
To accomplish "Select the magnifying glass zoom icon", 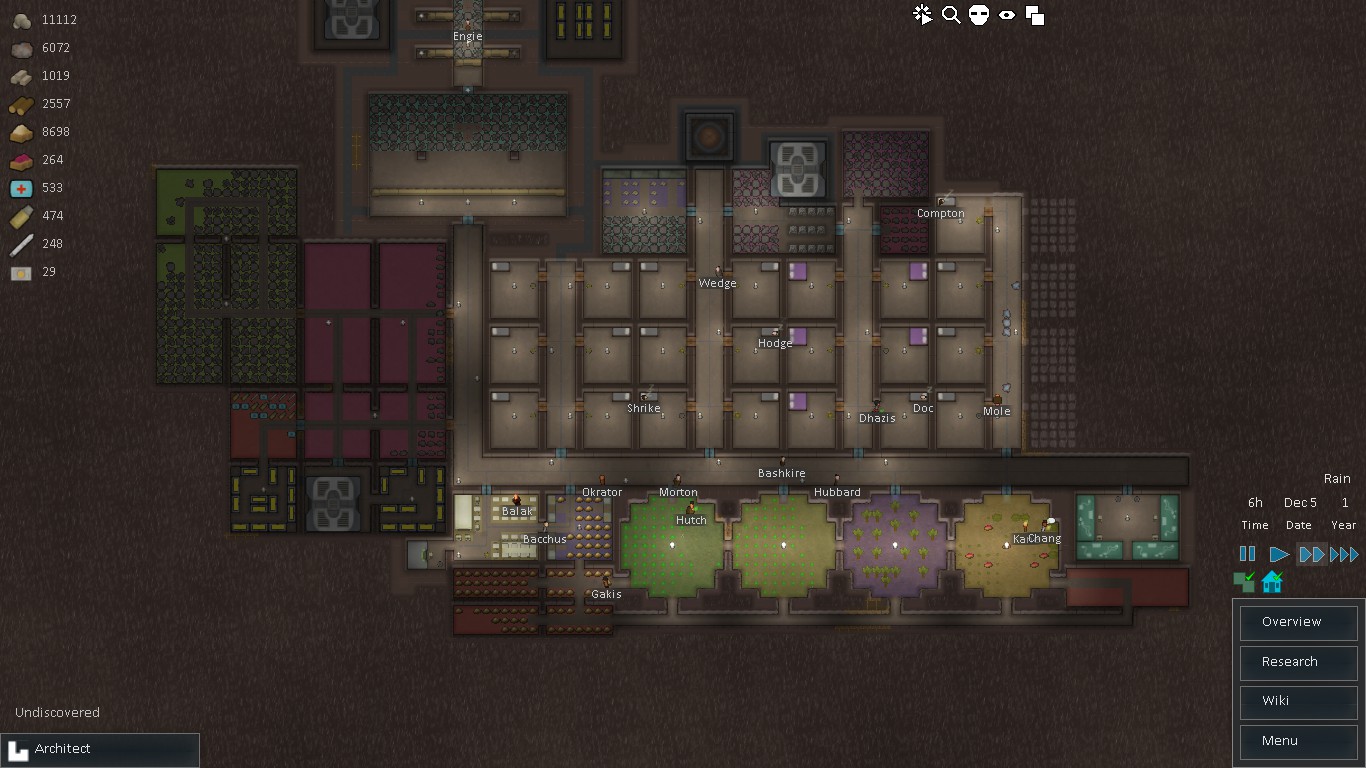I will pyautogui.click(x=950, y=15).
